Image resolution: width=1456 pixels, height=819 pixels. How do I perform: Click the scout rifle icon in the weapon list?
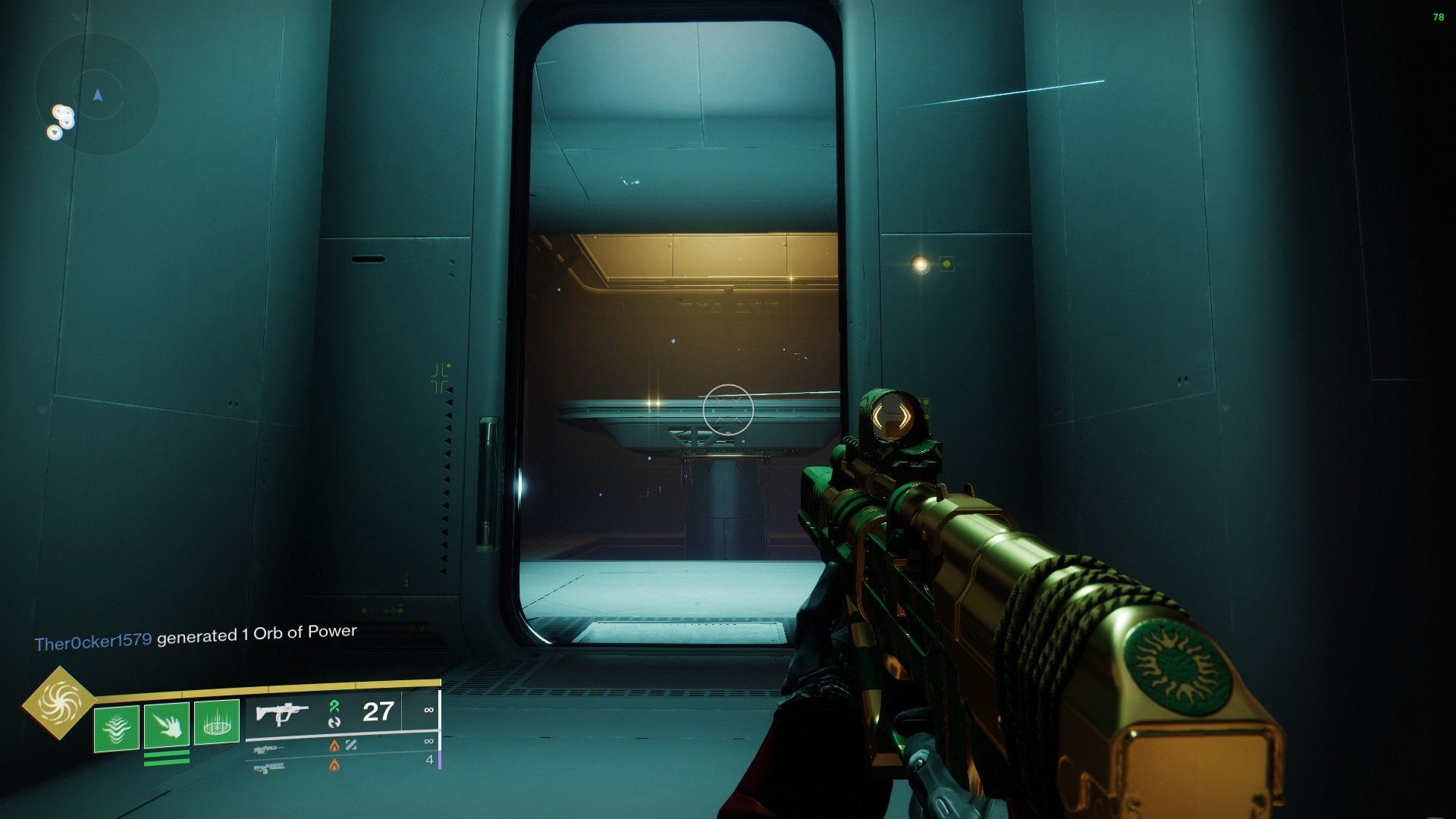pyautogui.click(x=268, y=748)
